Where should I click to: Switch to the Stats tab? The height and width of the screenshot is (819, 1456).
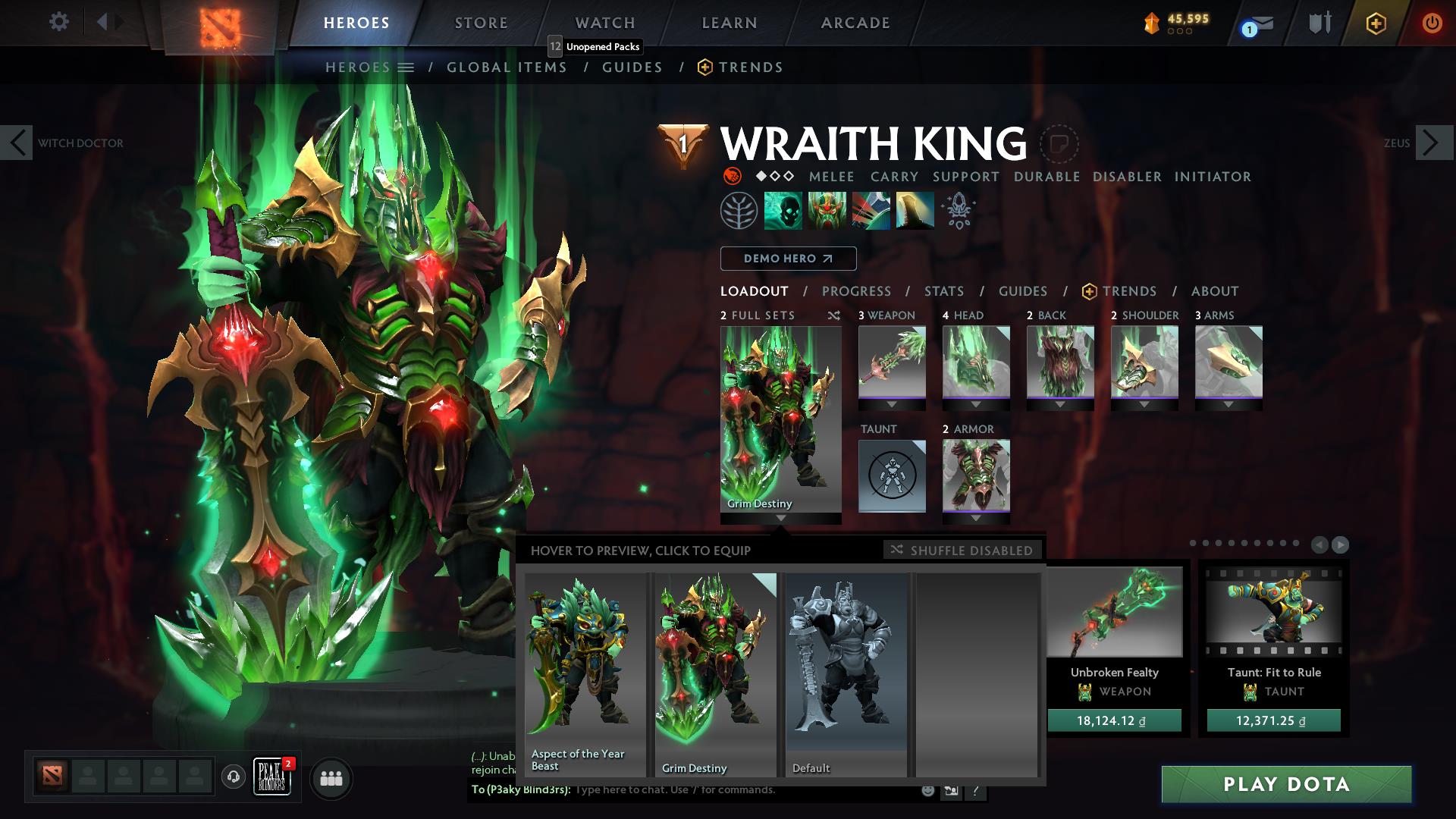tap(943, 291)
